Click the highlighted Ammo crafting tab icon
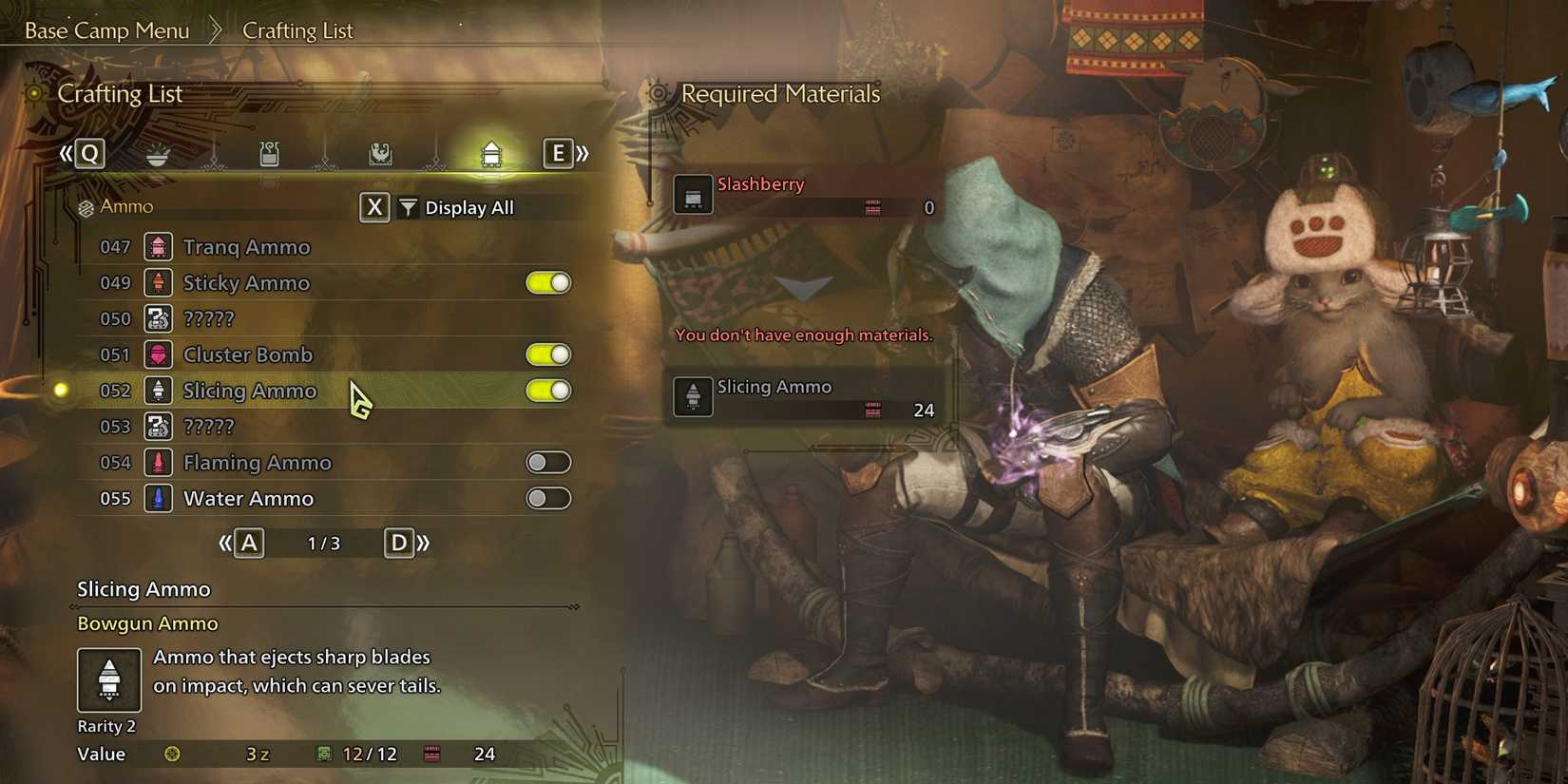 490,154
